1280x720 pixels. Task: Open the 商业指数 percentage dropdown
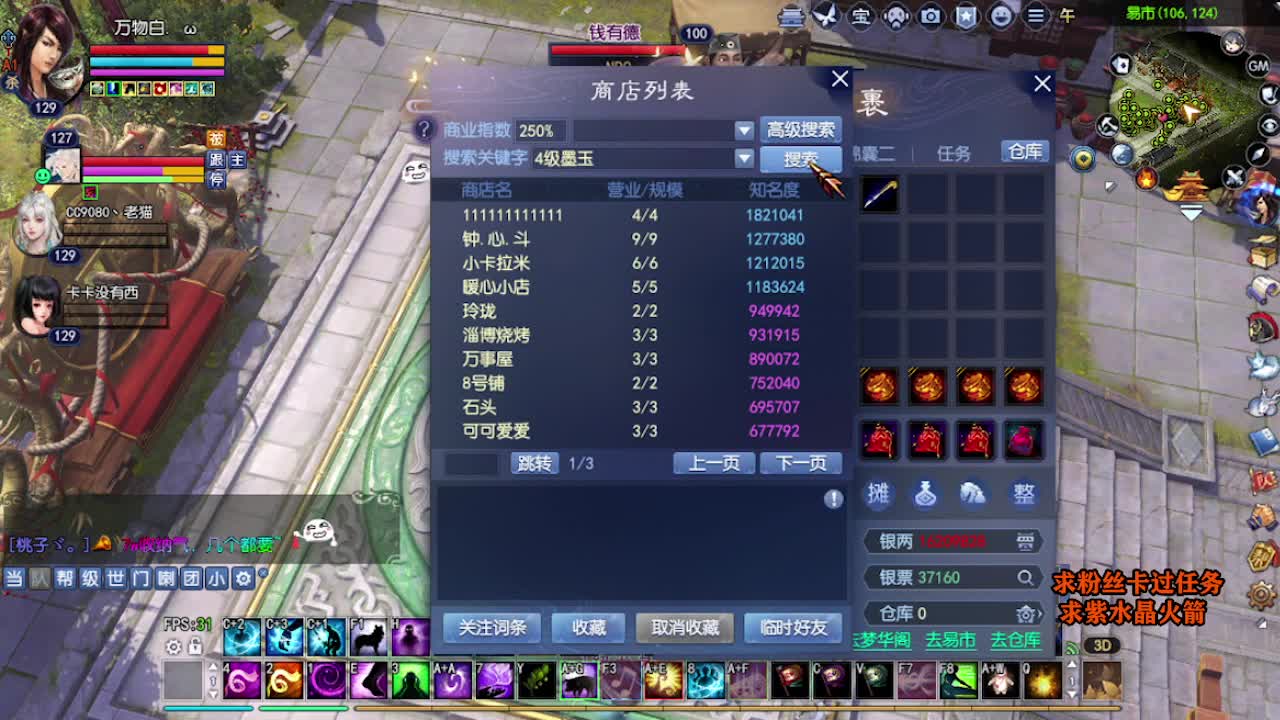(744, 129)
